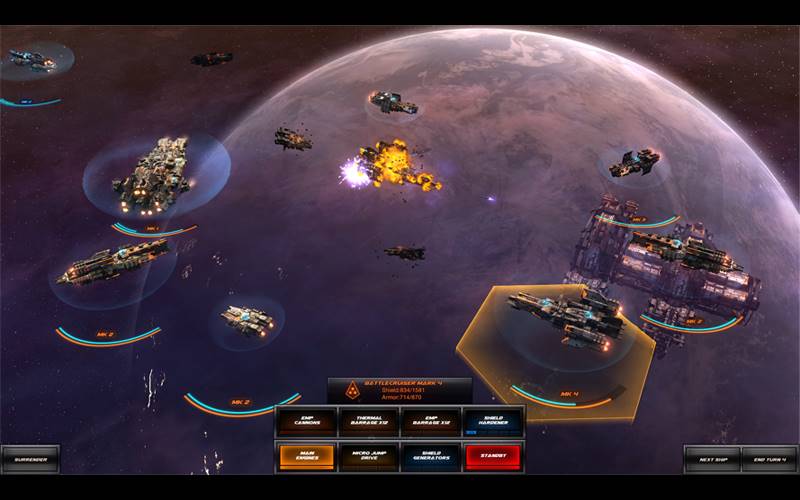Toggle the Shield Hardener ability

click(x=493, y=422)
